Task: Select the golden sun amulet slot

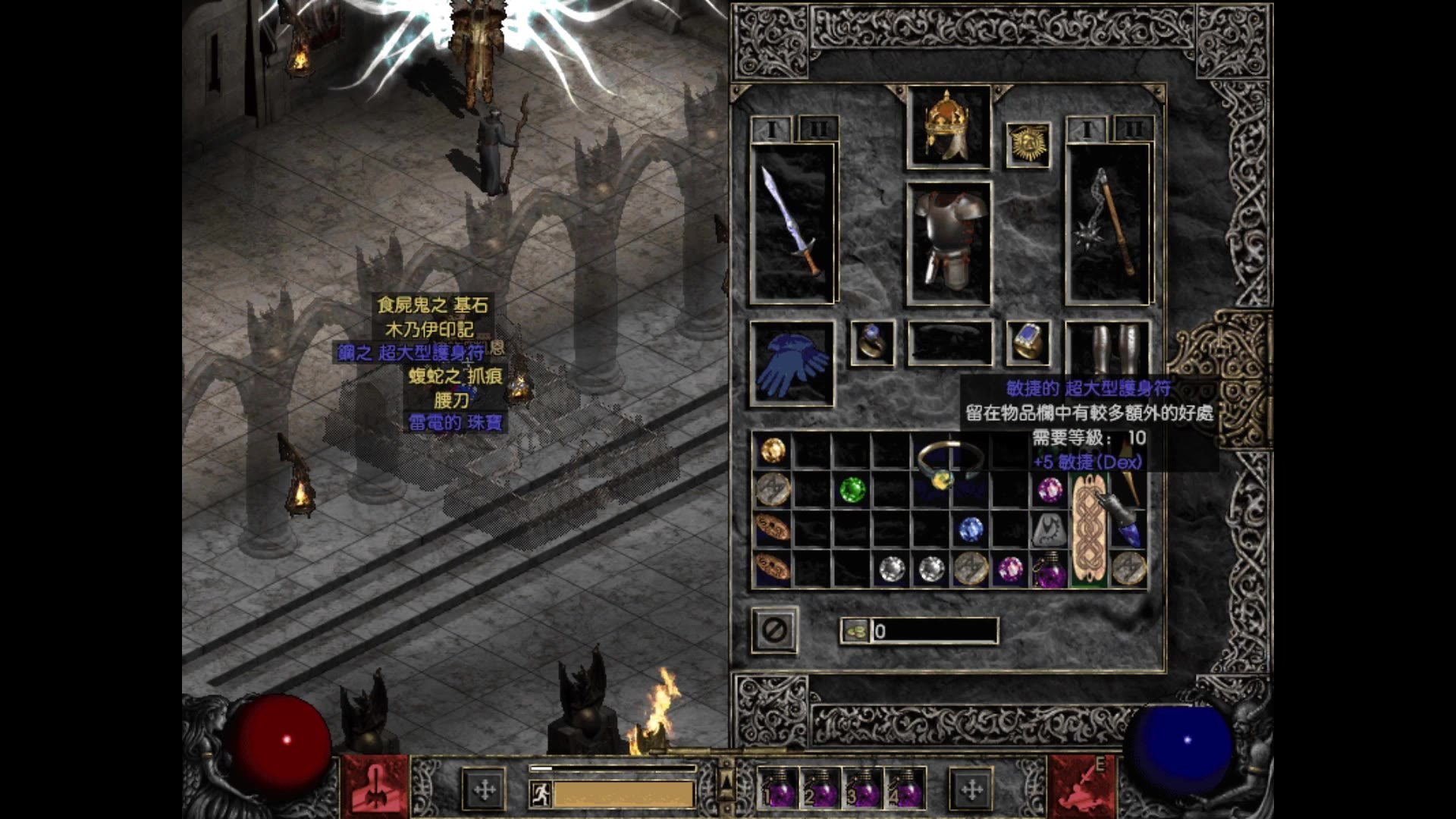Action: [x=1028, y=144]
